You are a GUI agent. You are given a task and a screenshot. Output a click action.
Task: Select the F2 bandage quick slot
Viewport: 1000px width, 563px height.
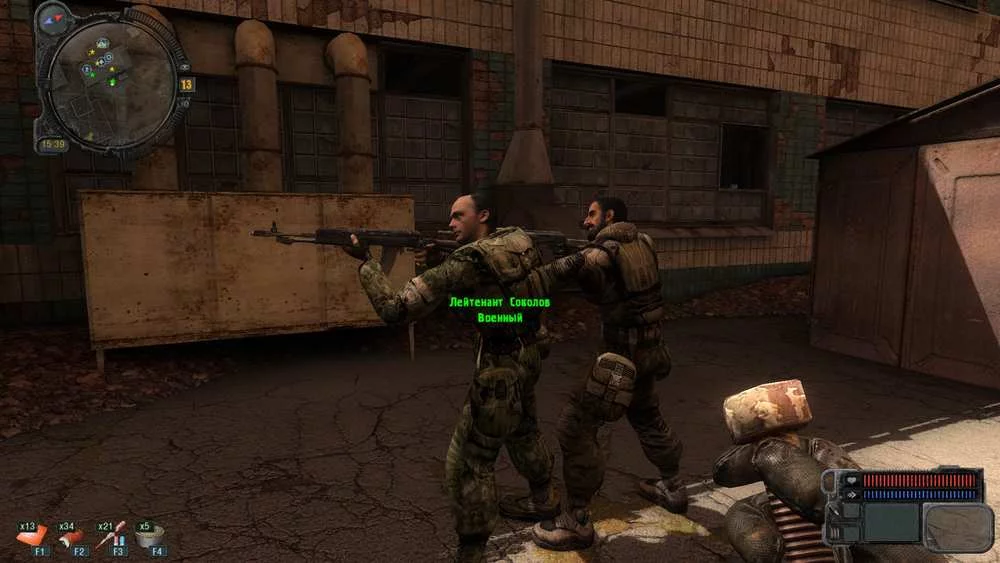[x=72, y=539]
